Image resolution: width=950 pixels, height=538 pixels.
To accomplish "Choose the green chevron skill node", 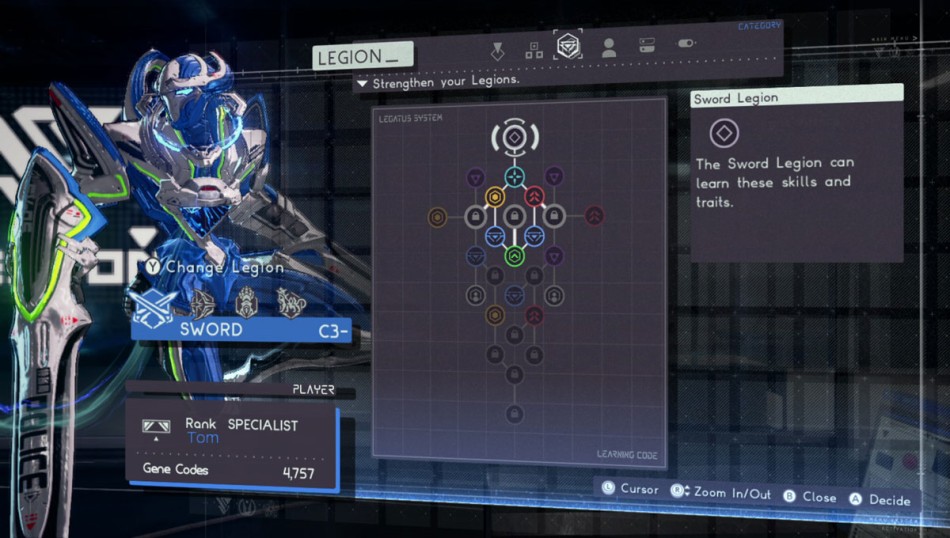I will pyautogui.click(x=514, y=257).
